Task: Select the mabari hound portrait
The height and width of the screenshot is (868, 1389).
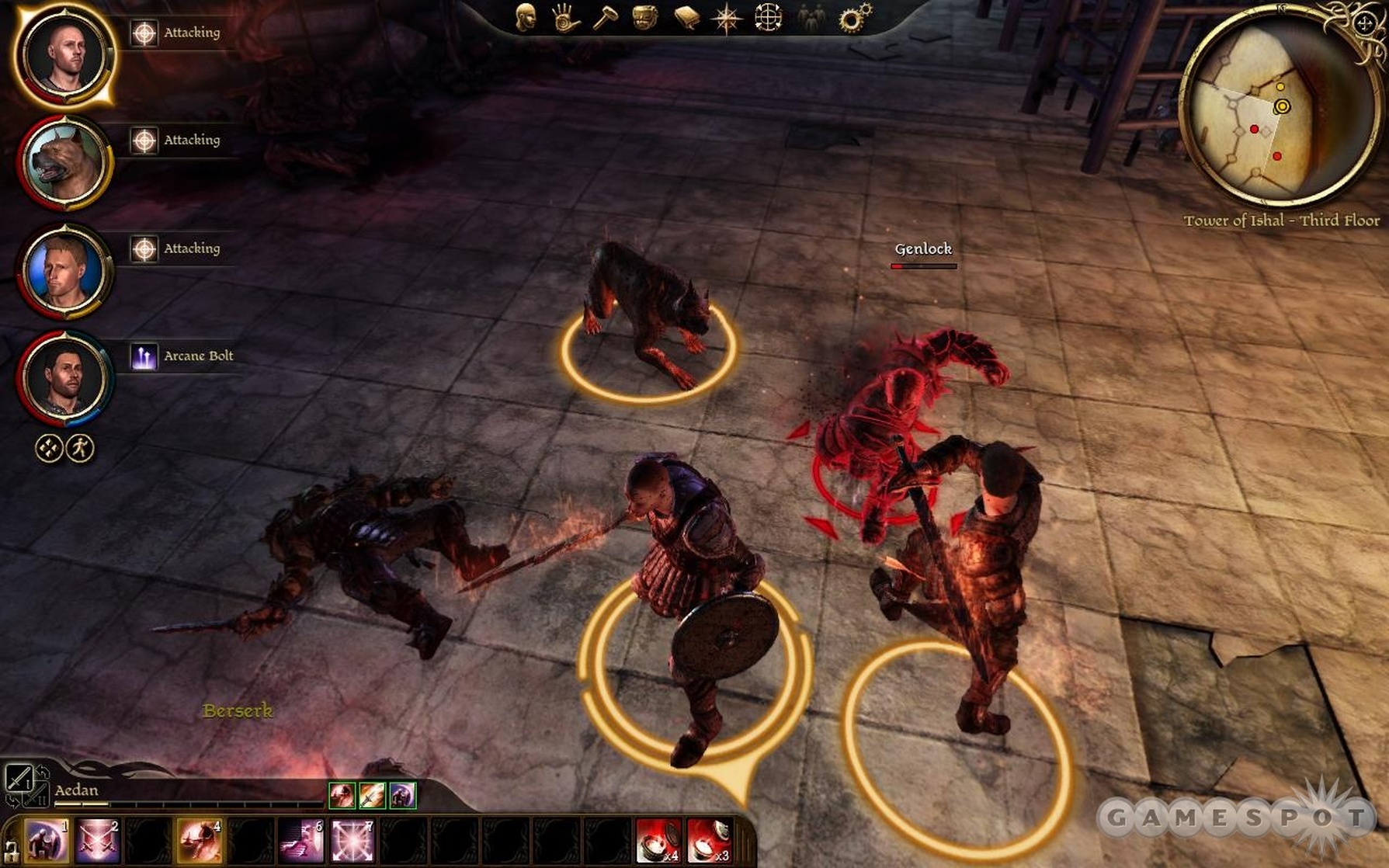Action: coord(64,163)
